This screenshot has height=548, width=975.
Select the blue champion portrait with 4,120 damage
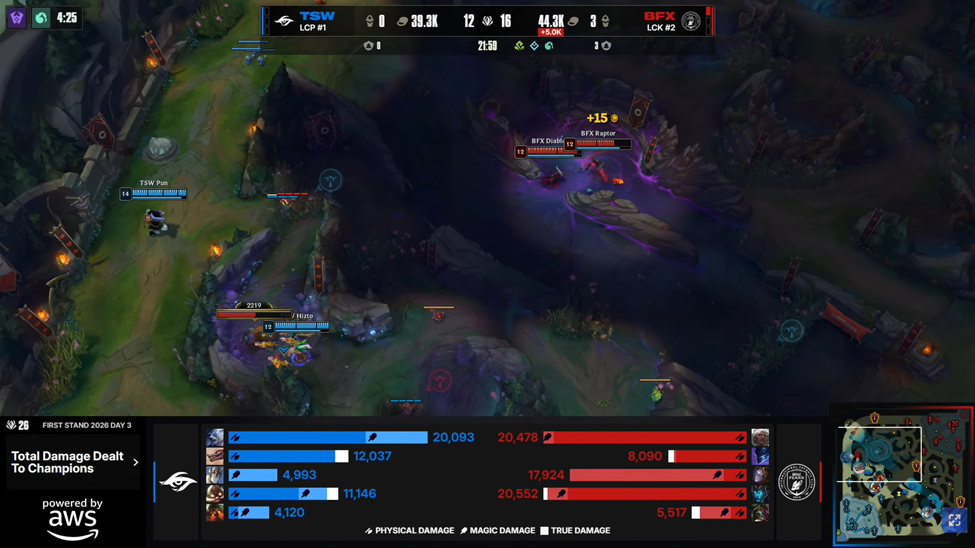pyautogui.click(x=215, y=512)
